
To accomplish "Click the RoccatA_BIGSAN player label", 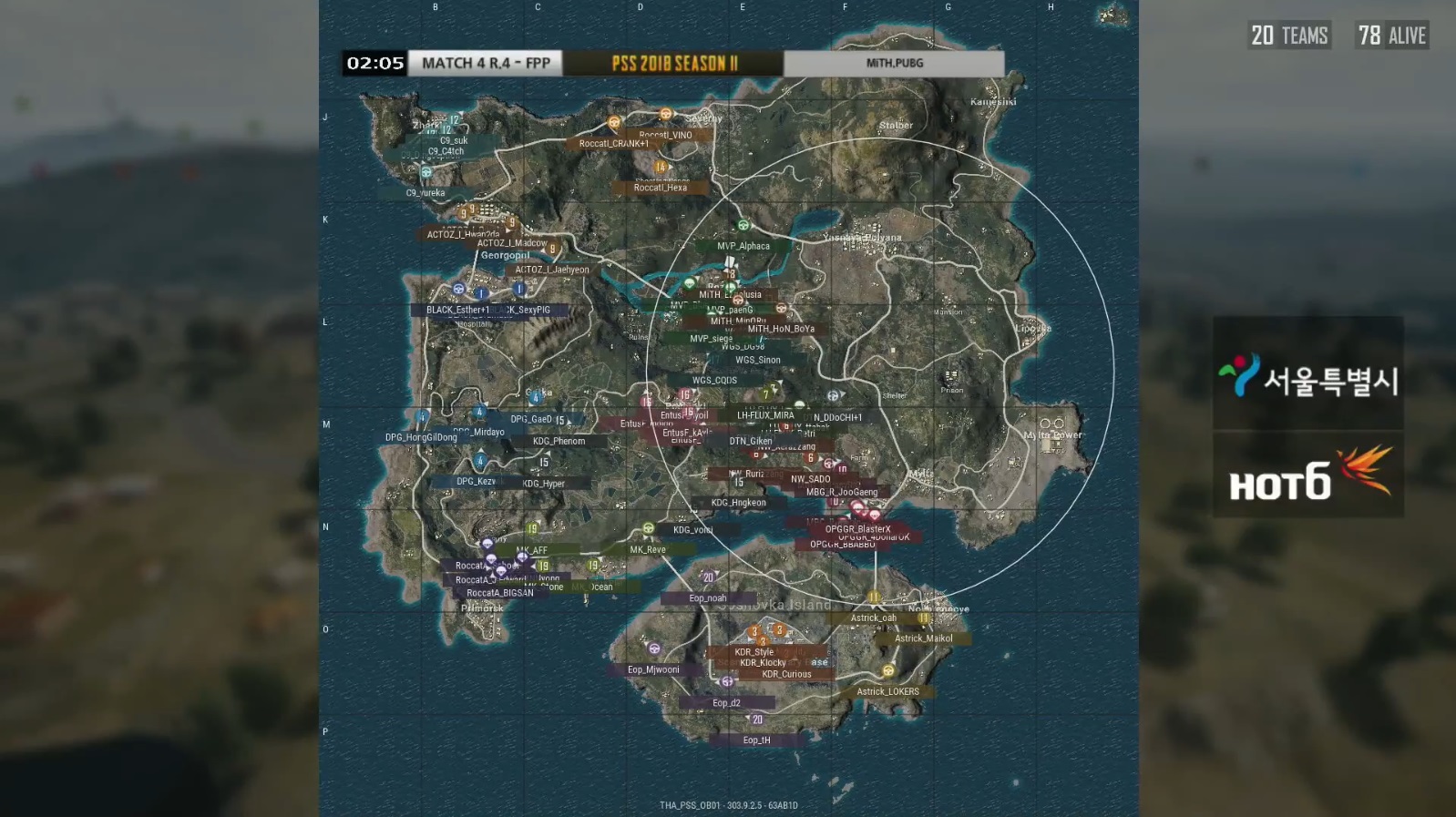I will 500,593.
